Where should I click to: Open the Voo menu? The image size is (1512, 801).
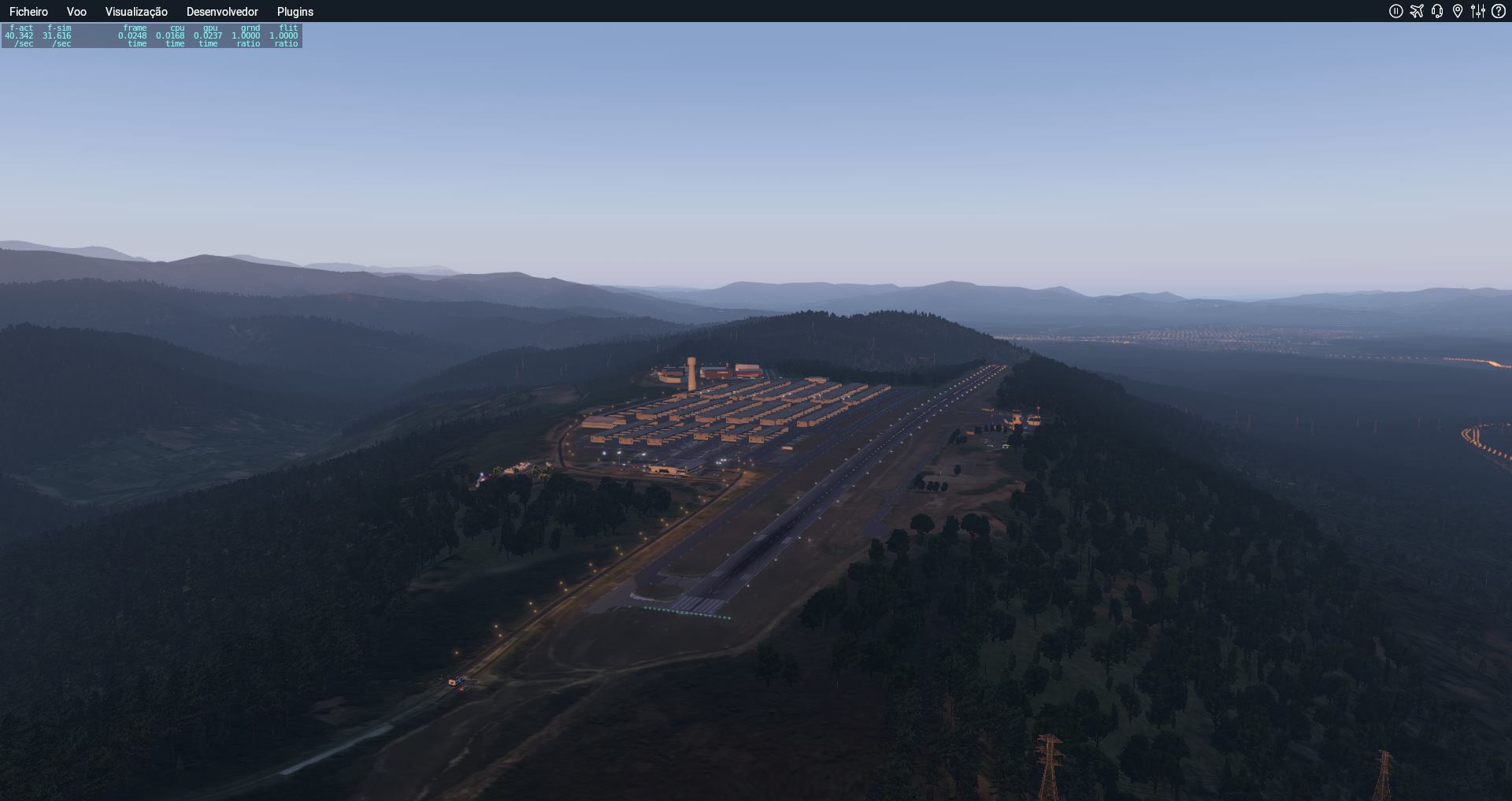point(76,12)
